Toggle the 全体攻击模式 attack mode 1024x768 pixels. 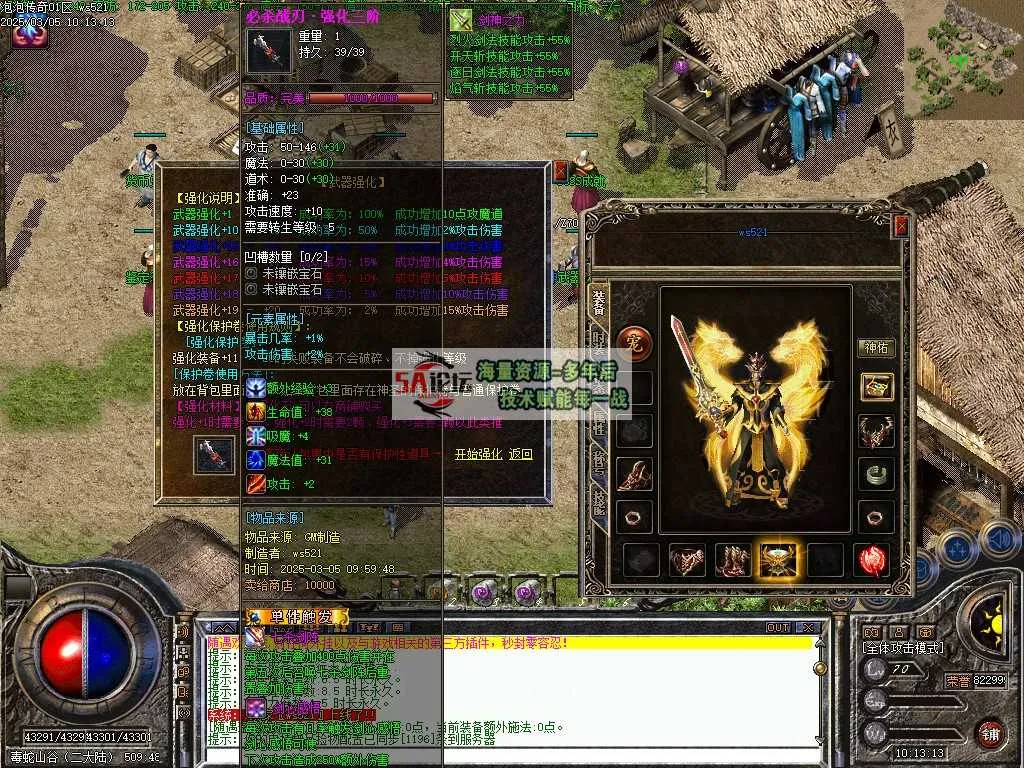902,648
